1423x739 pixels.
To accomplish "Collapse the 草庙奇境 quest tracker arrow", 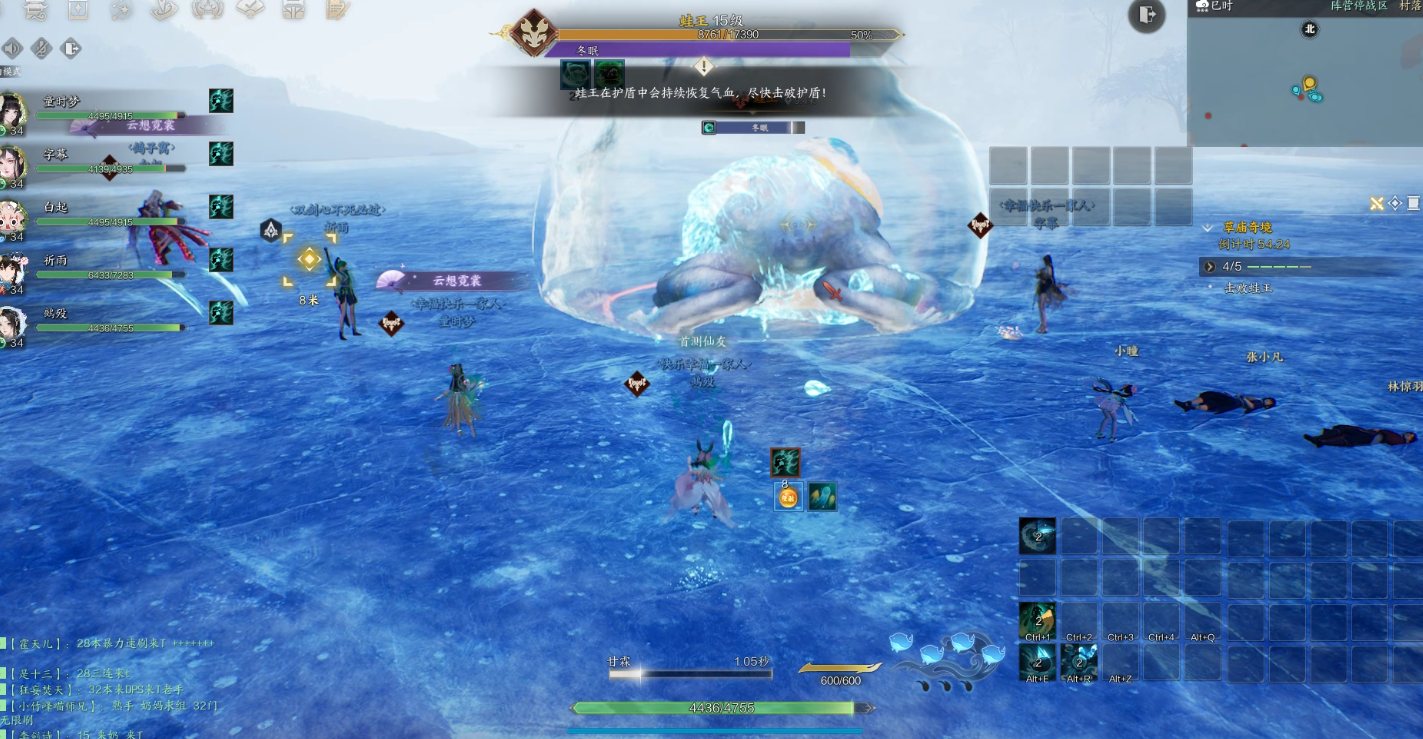I will click(1208, 228).
